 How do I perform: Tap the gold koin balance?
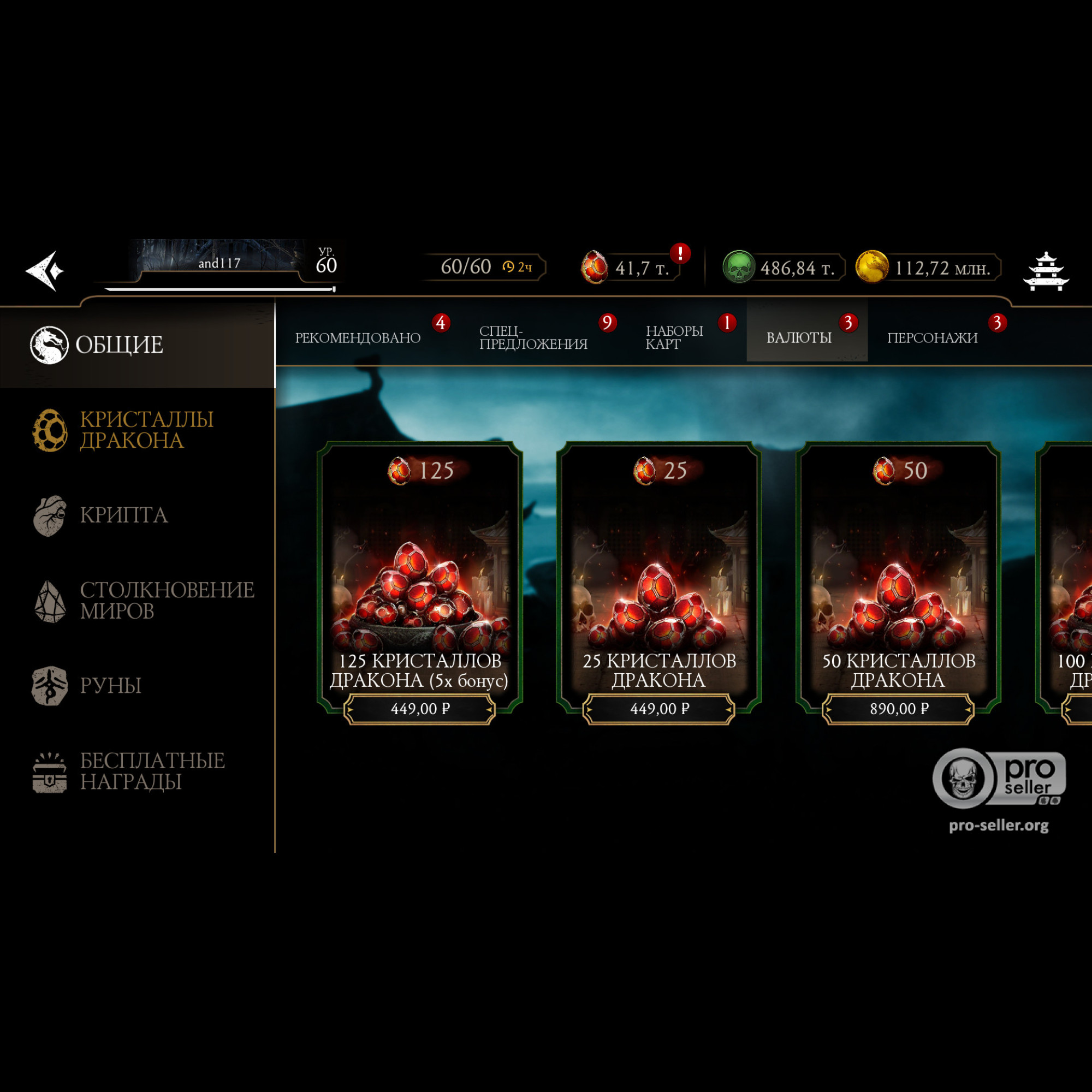(928, 268)
